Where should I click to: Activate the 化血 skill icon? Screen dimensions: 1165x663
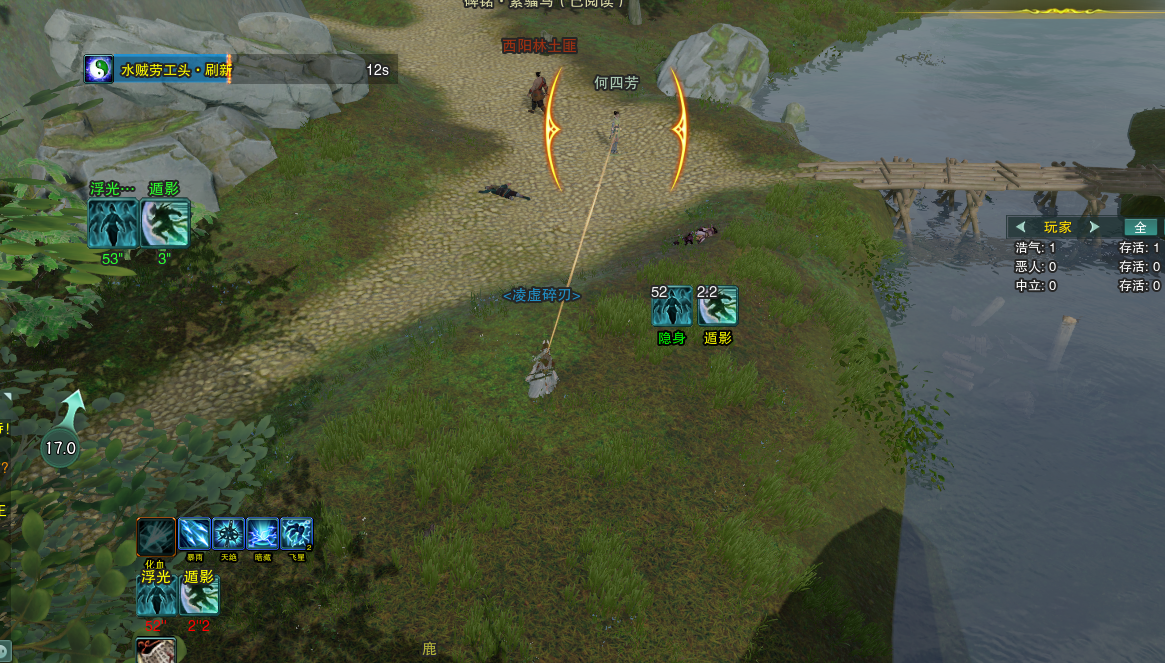coord(156,536)
